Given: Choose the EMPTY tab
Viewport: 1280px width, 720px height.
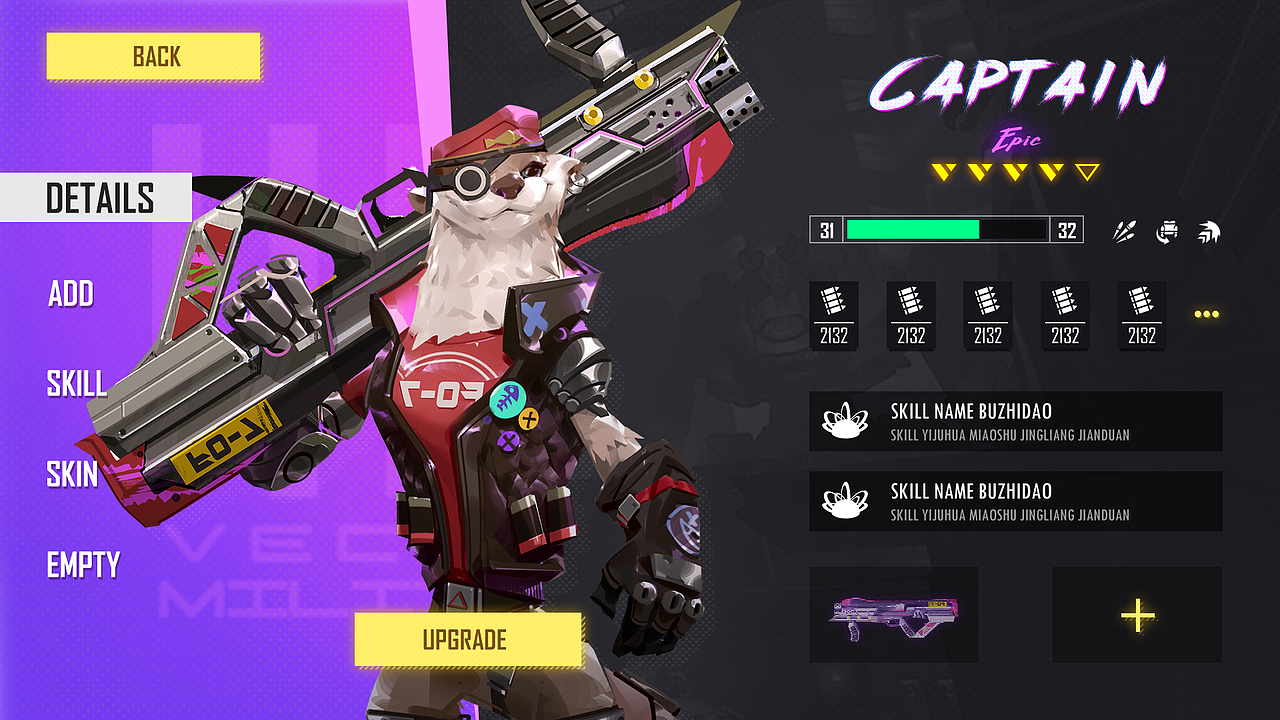Looking at the screenshot, I should click(83, 566).
